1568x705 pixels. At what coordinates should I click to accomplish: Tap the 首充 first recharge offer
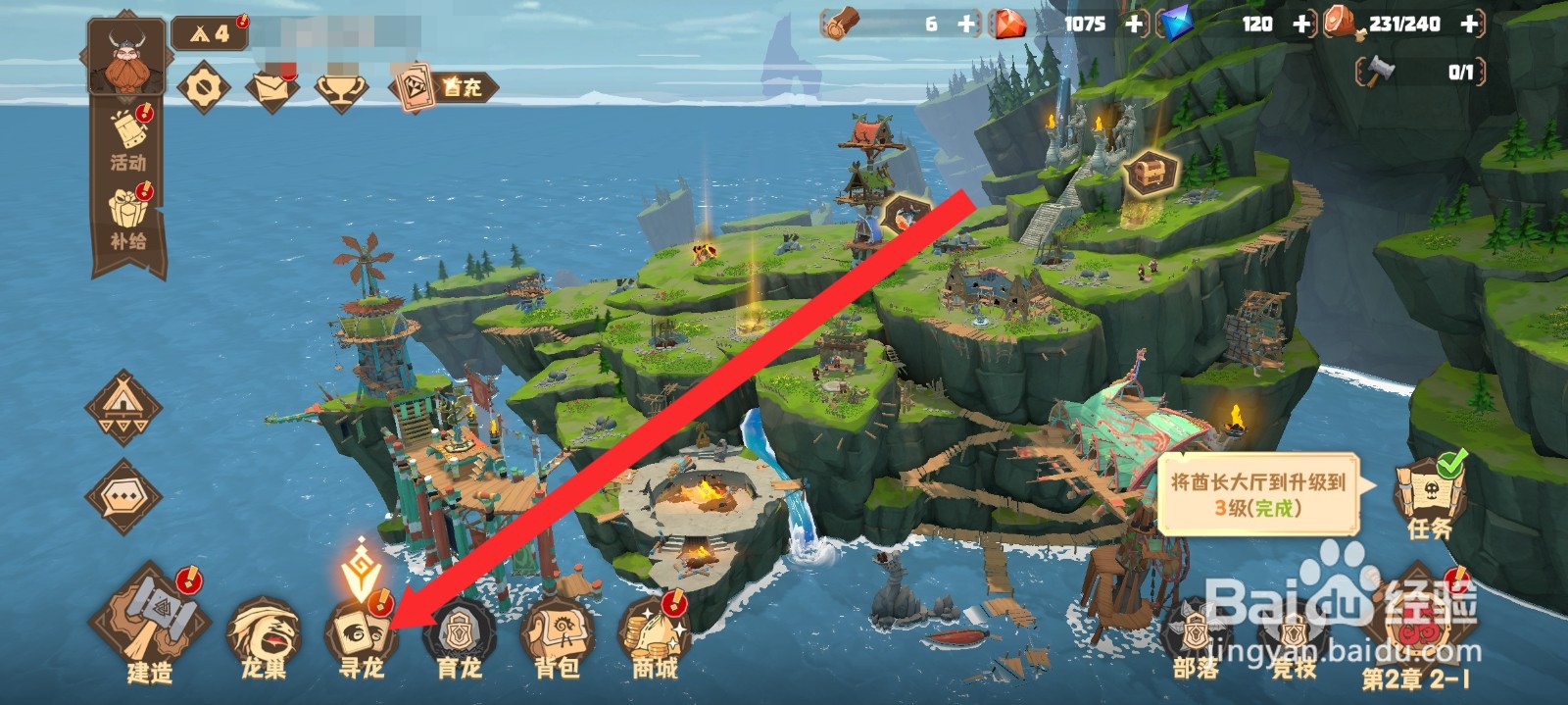[x=444, y=87]
